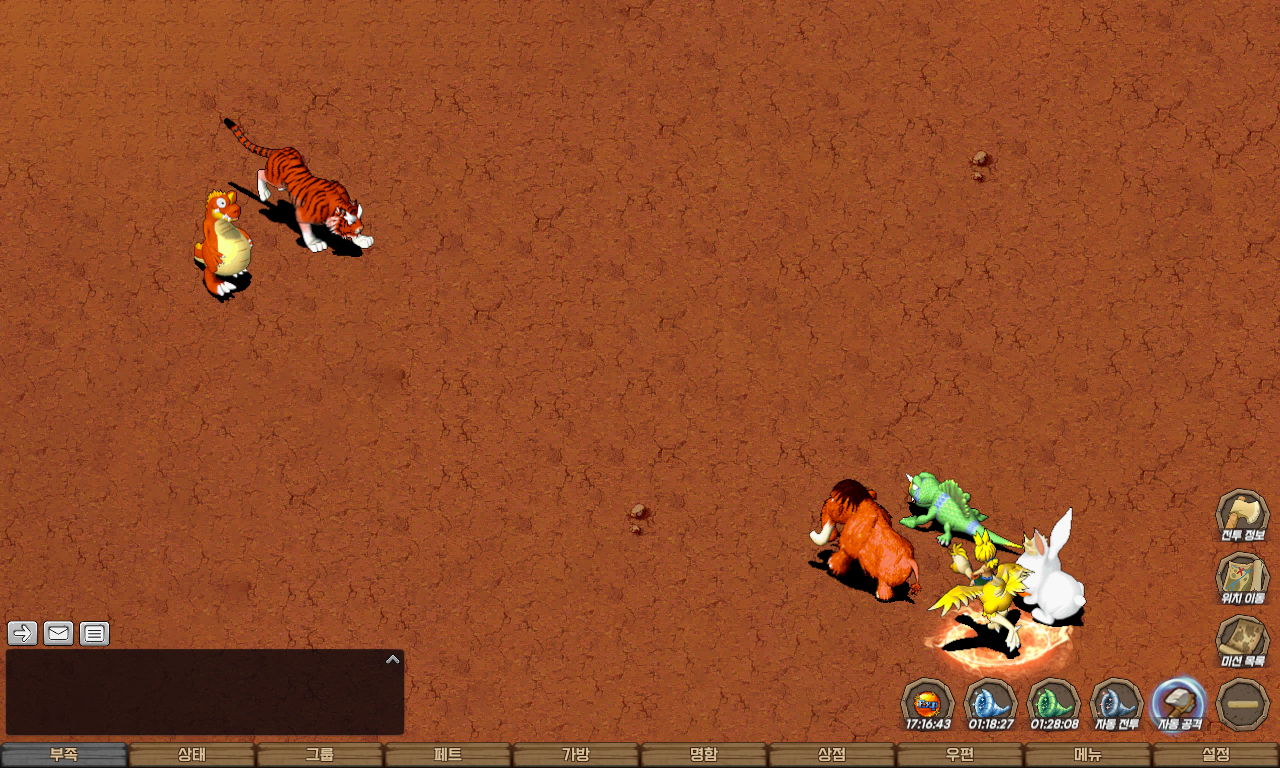Open the 메뉴 (menu) button
The image size is (1280, 768).
pos(1088,755)
